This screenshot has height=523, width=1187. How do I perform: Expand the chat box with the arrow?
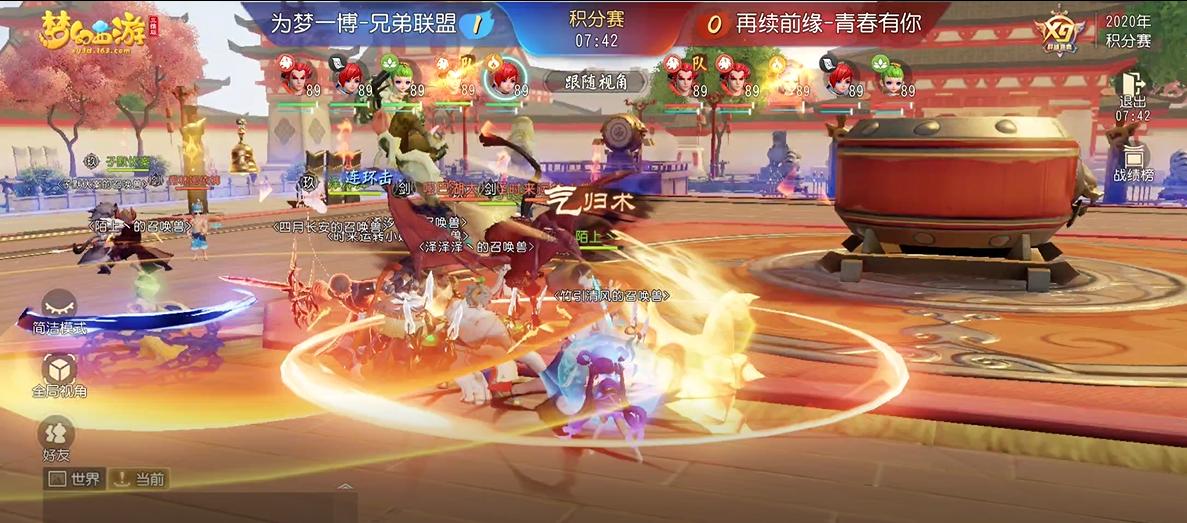(344, 488)
